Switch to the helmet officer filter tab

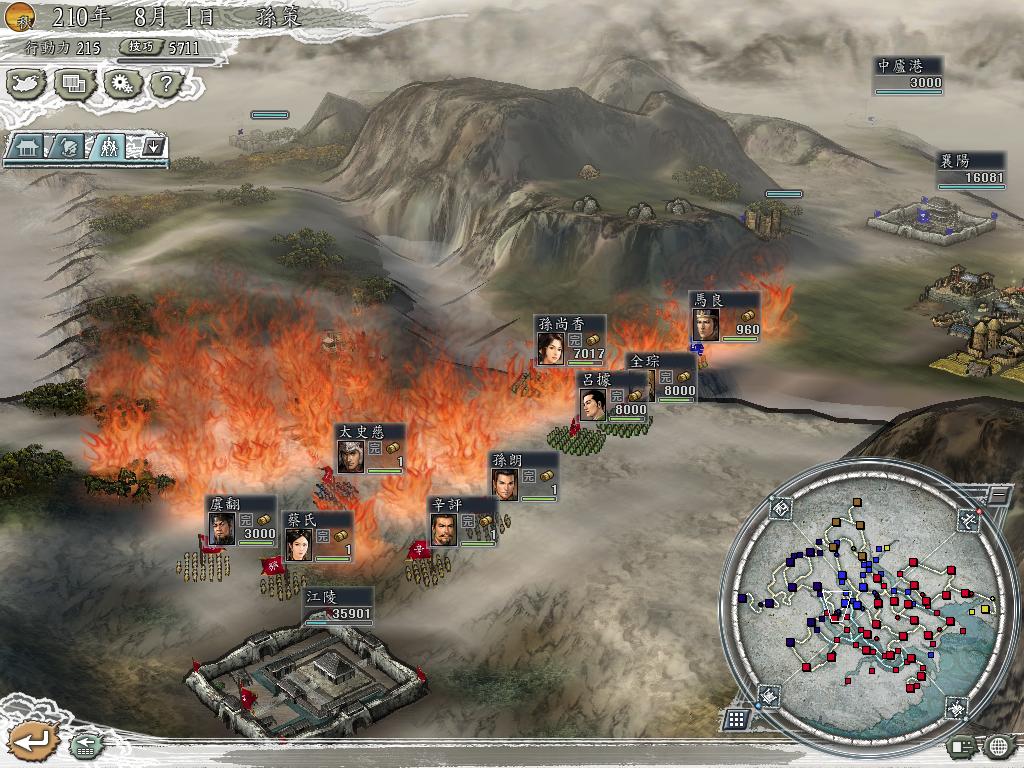click(66, 147)
